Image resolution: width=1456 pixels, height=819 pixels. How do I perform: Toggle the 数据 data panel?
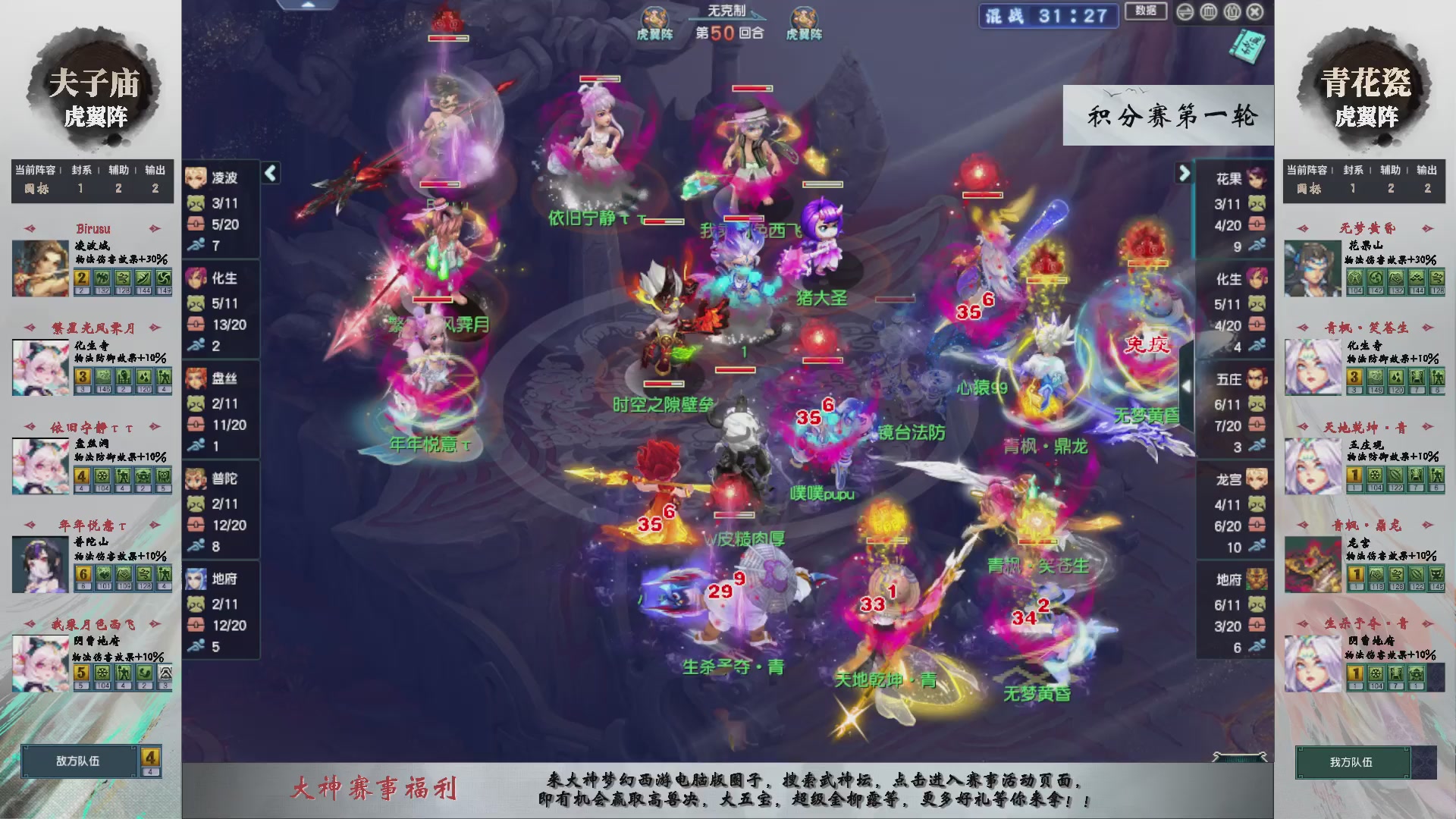(1146, 12)
